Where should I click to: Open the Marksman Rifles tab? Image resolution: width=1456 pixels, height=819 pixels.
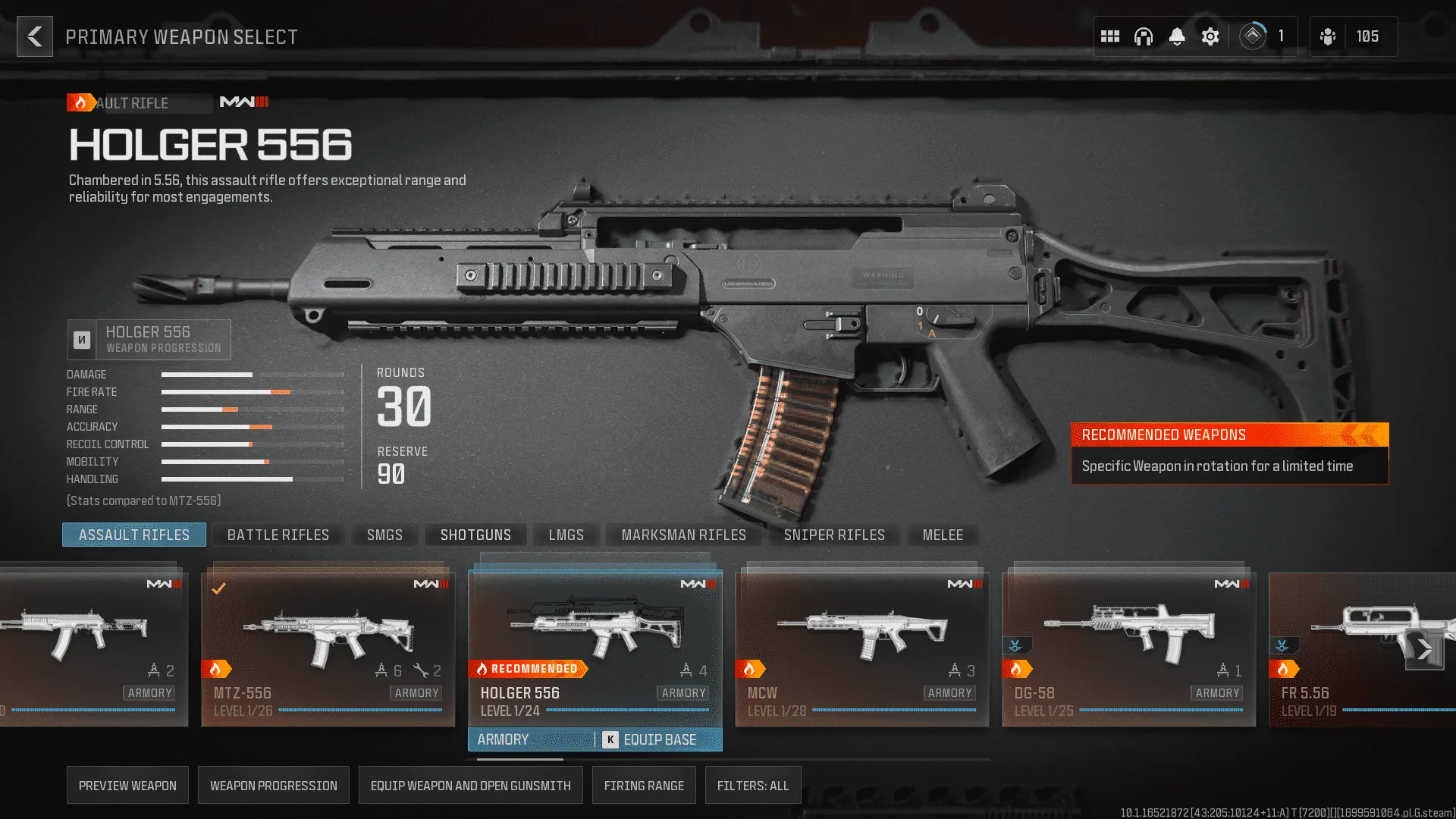(683, 535)
